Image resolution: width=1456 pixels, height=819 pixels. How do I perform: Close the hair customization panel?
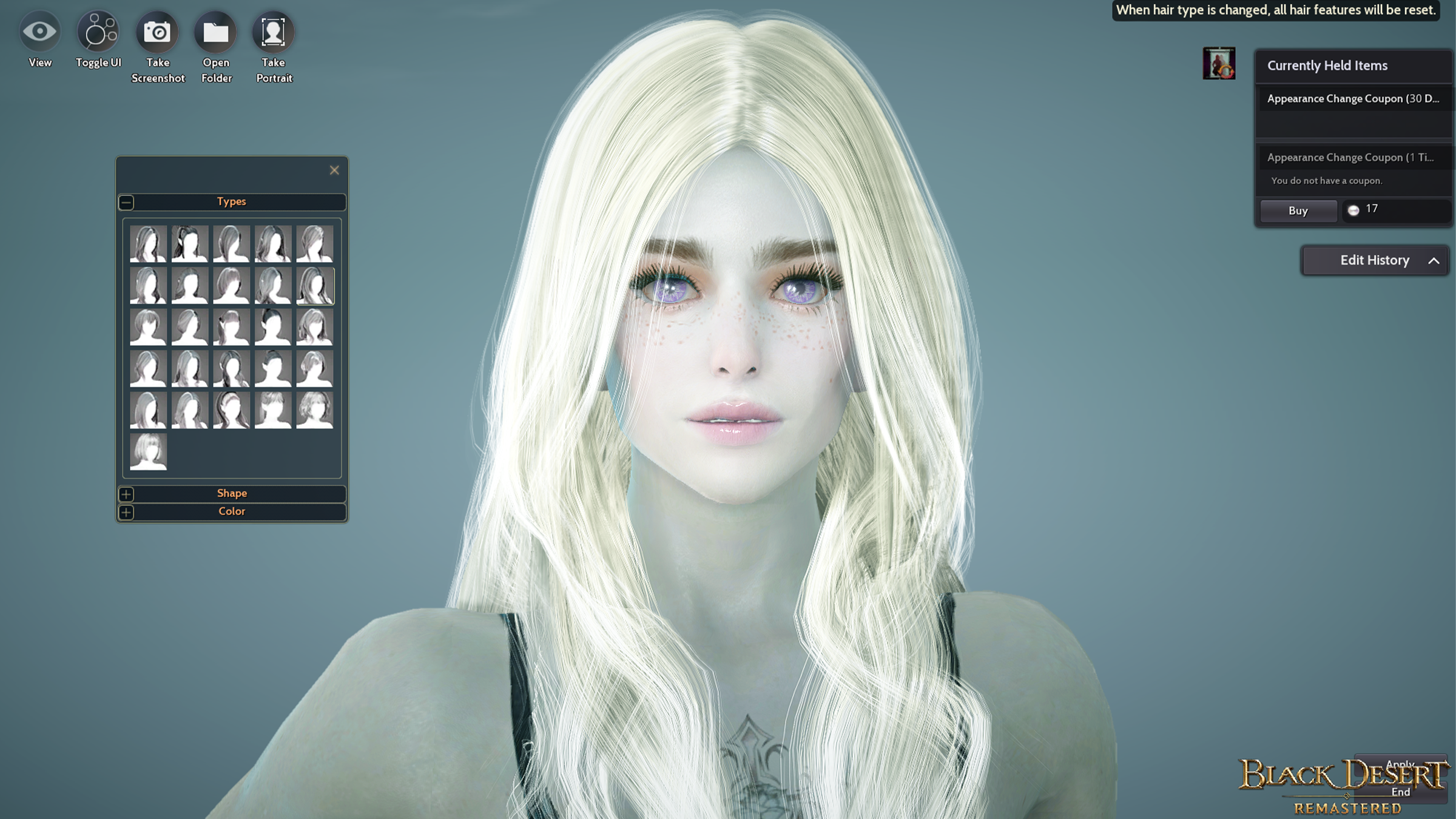coord(334,170)
